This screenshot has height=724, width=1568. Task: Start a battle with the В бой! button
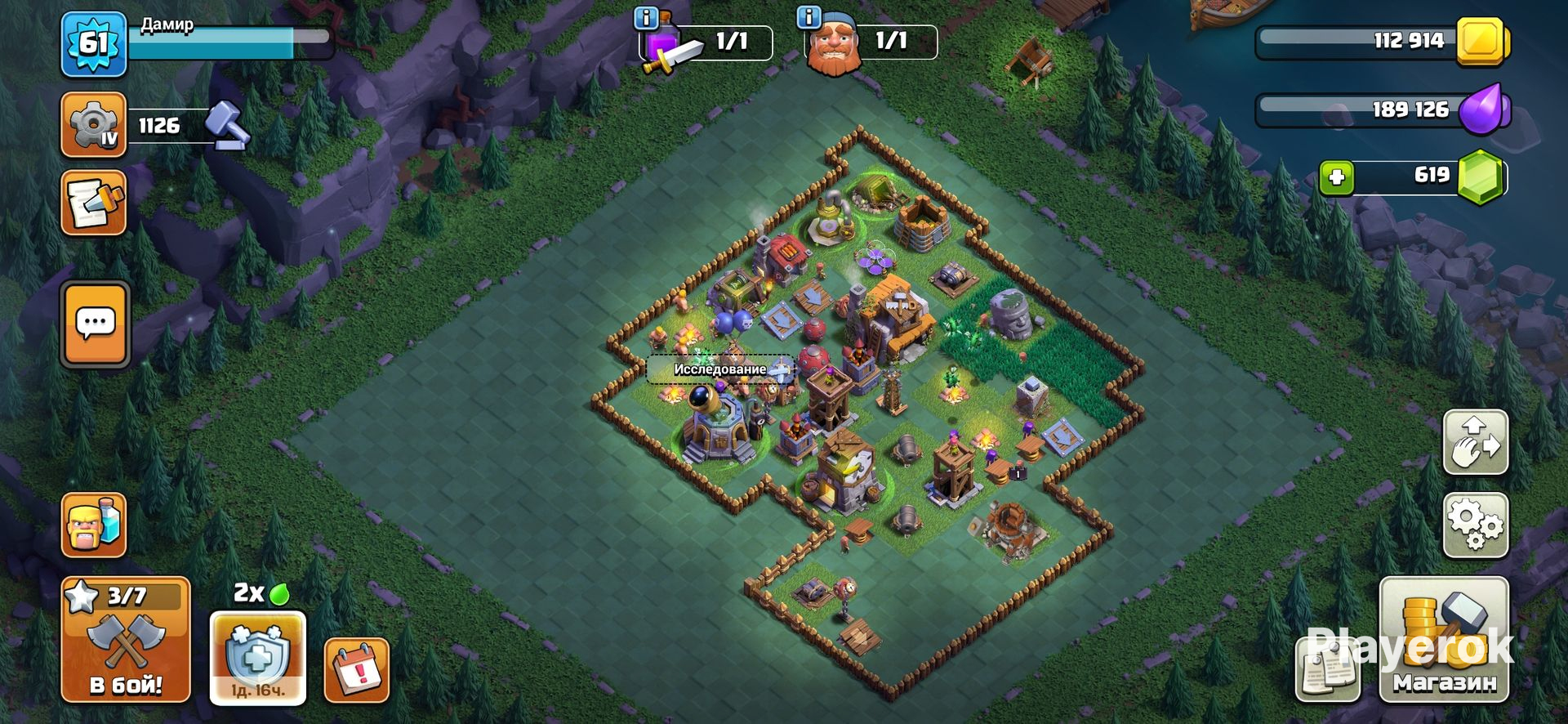point(125,640)
